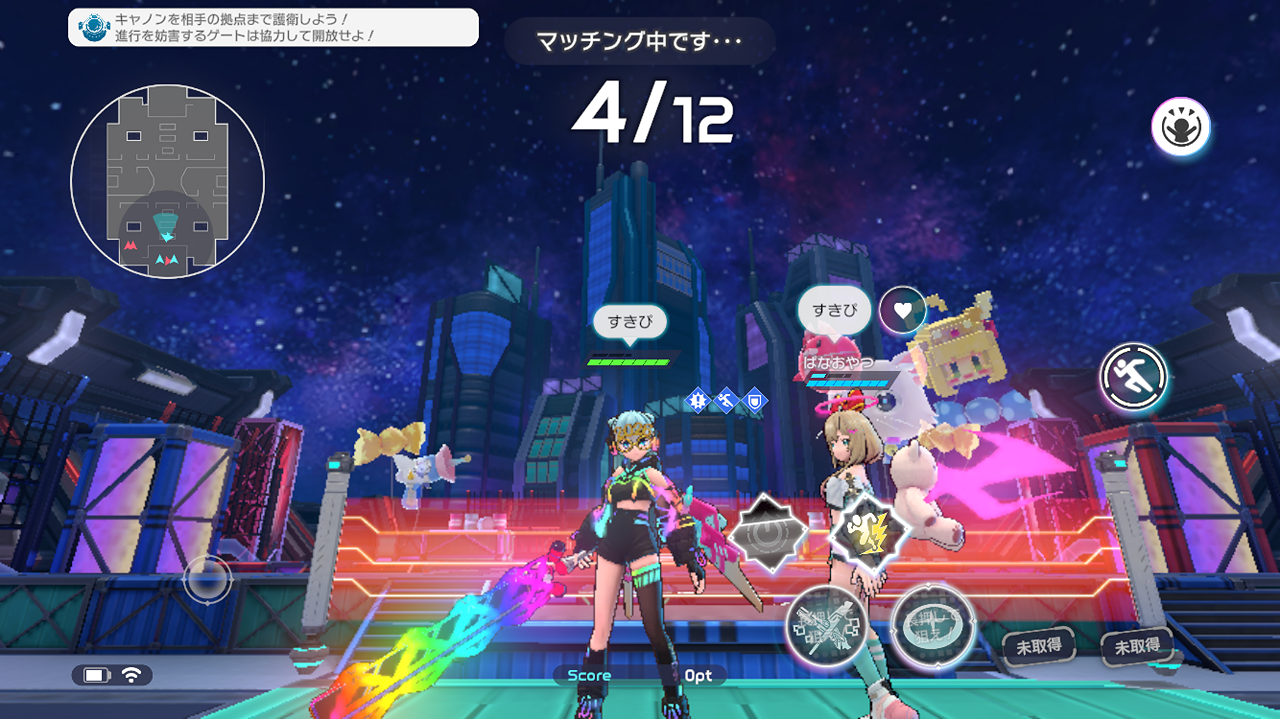Tap the circular minimap
1280x719 pixels.
[x=167, y=181]
